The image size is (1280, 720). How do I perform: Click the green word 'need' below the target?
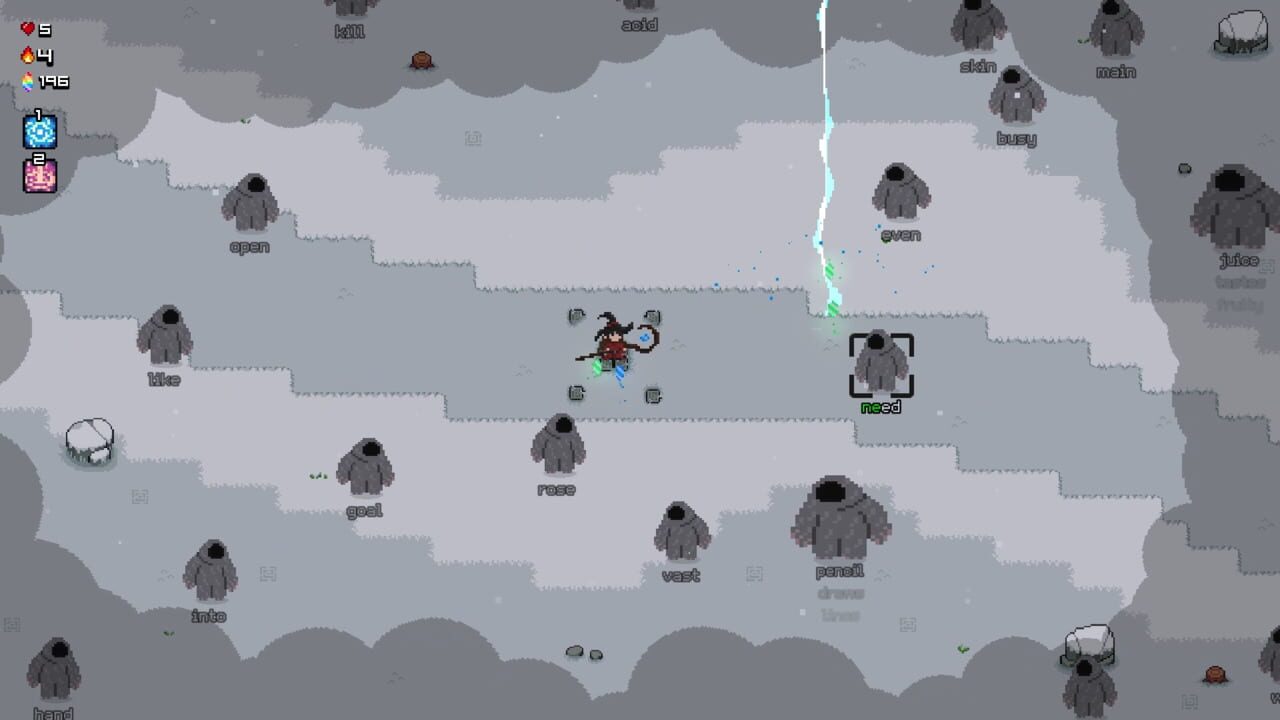(x=880, y=407)
